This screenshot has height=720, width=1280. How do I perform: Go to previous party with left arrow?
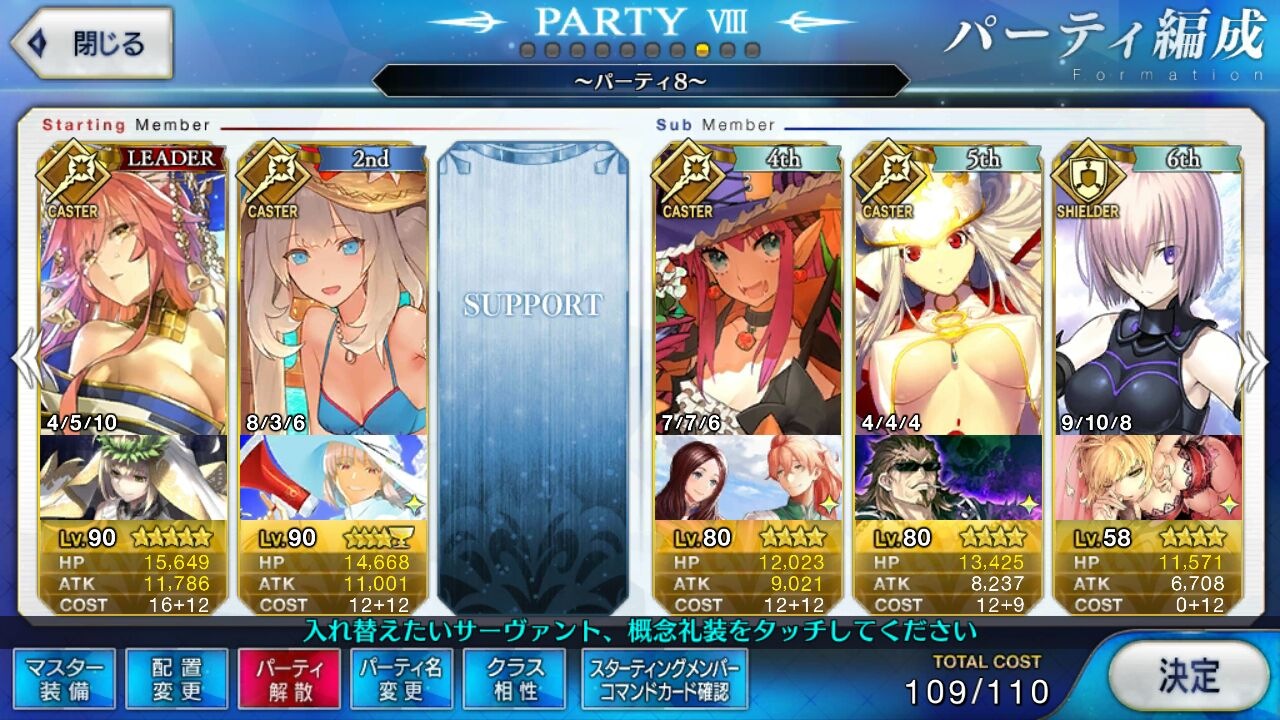24,360
